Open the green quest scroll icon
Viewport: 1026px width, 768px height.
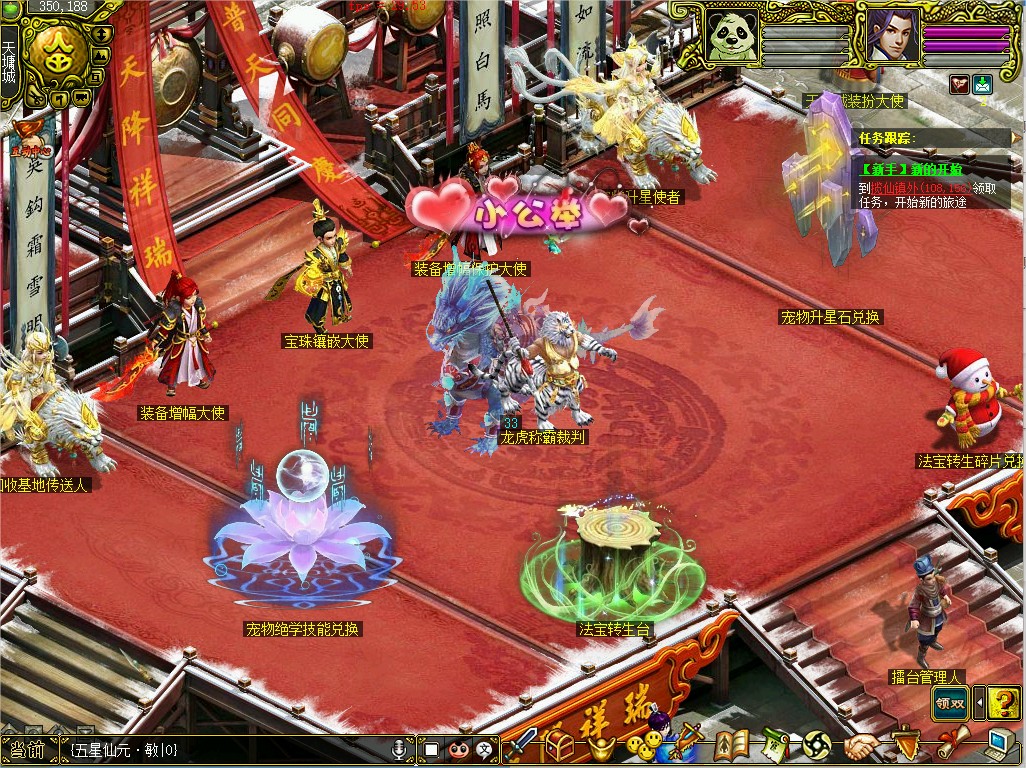click(775, 746)
